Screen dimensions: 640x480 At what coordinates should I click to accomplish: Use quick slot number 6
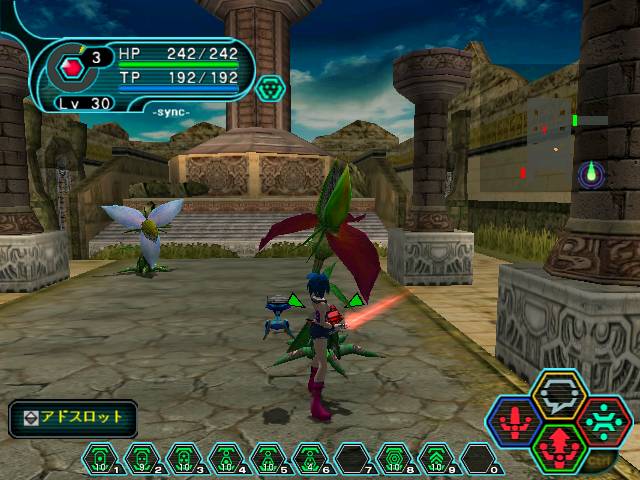pos(310,459)
